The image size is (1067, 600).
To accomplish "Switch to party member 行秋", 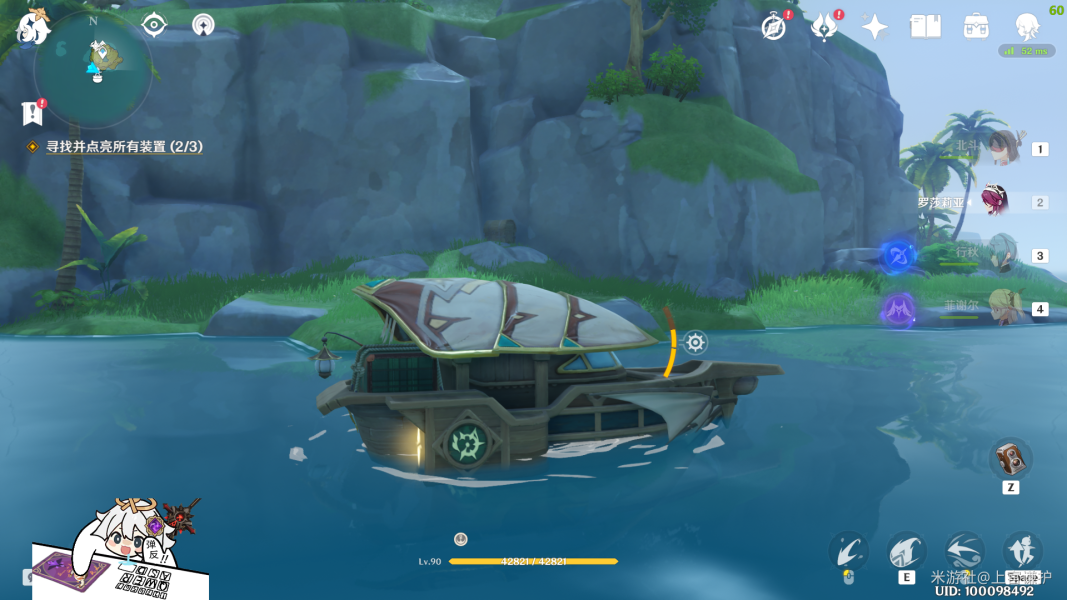I will 1001,254.
